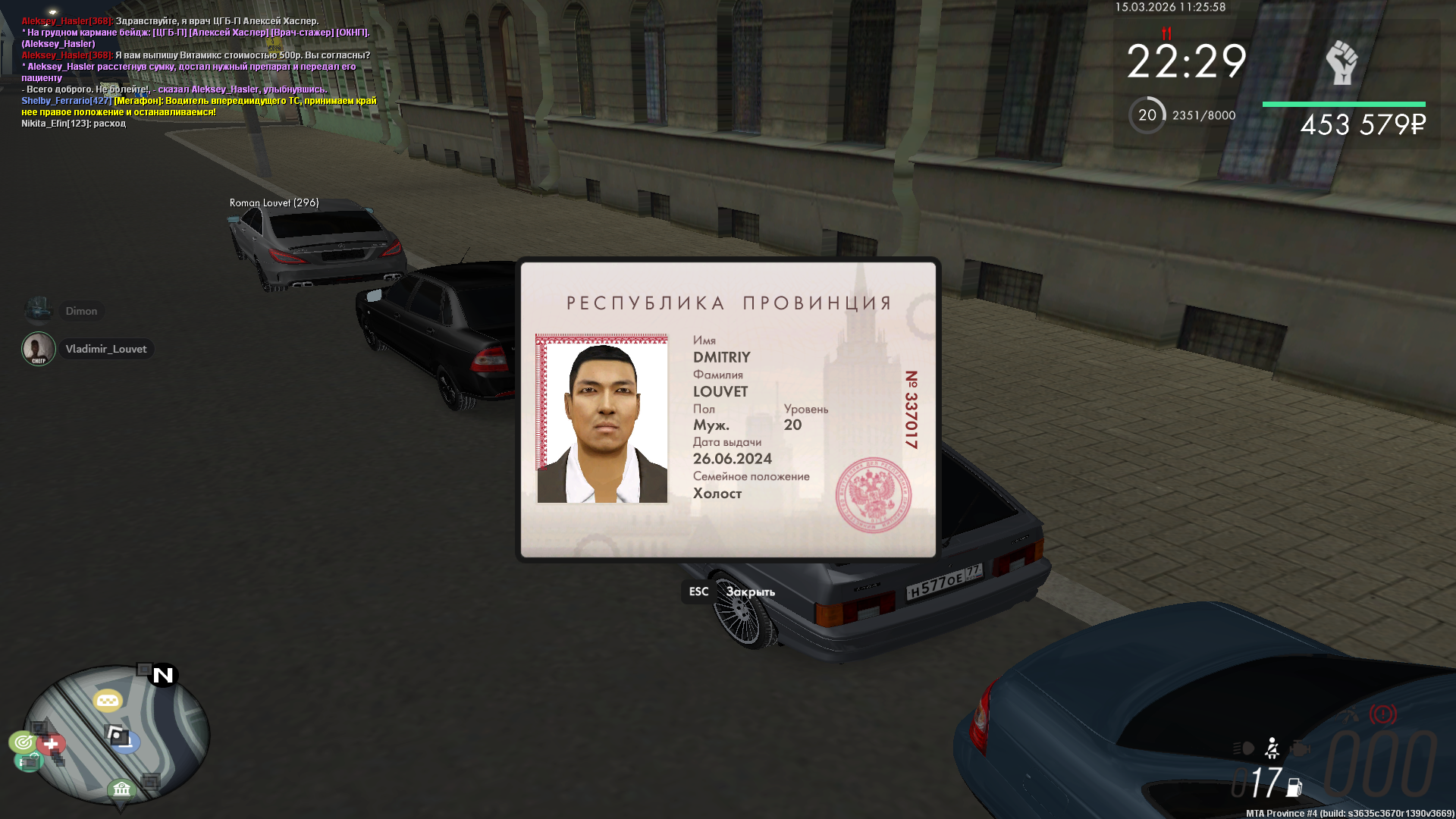Viewport: 1456px width, 819px height.
Task: Close the passport with the Закрыть button
Action: pyautogui.click(x=749, y=591)
